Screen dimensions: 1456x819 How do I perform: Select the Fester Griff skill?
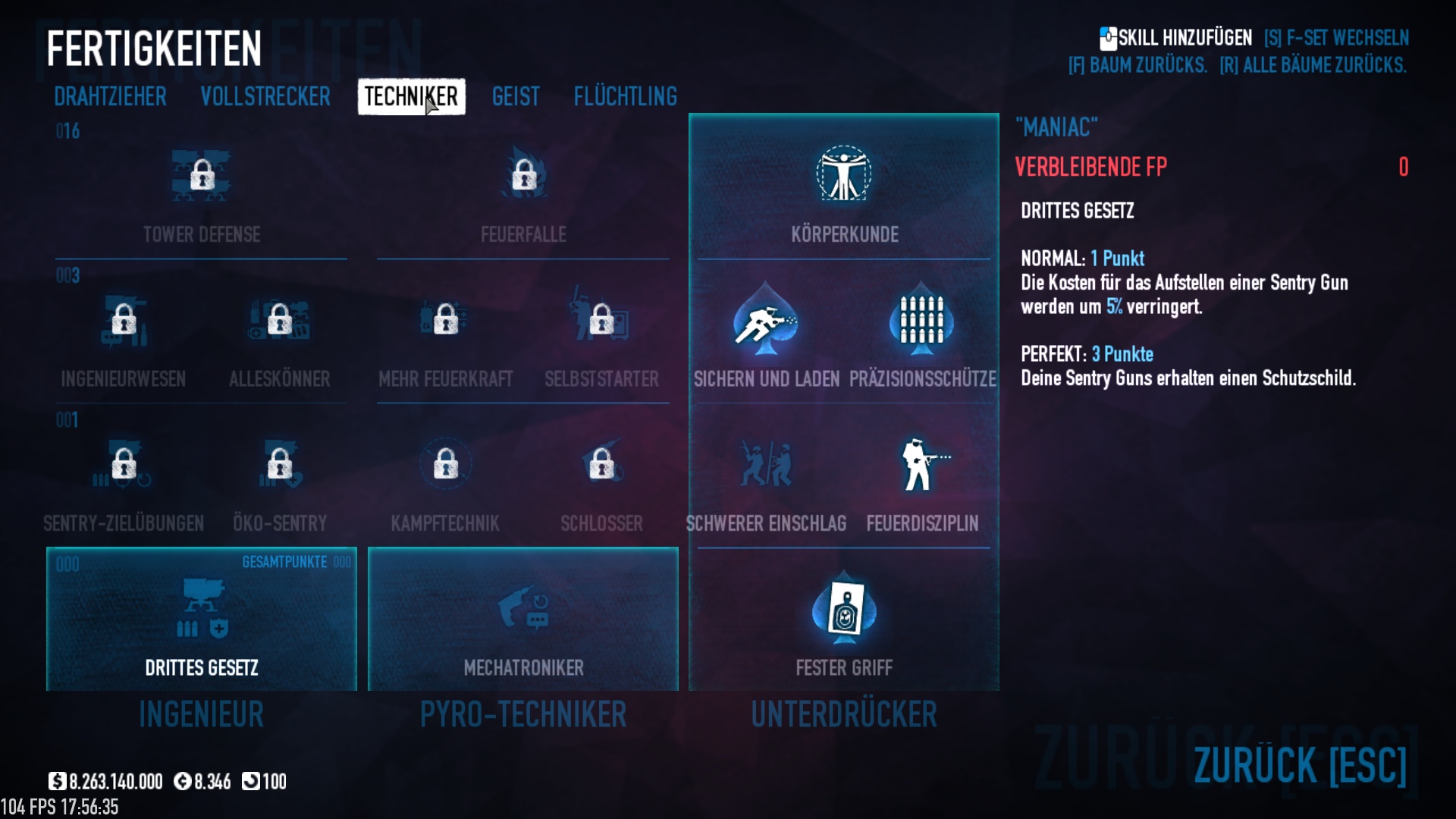pos(844,614)
